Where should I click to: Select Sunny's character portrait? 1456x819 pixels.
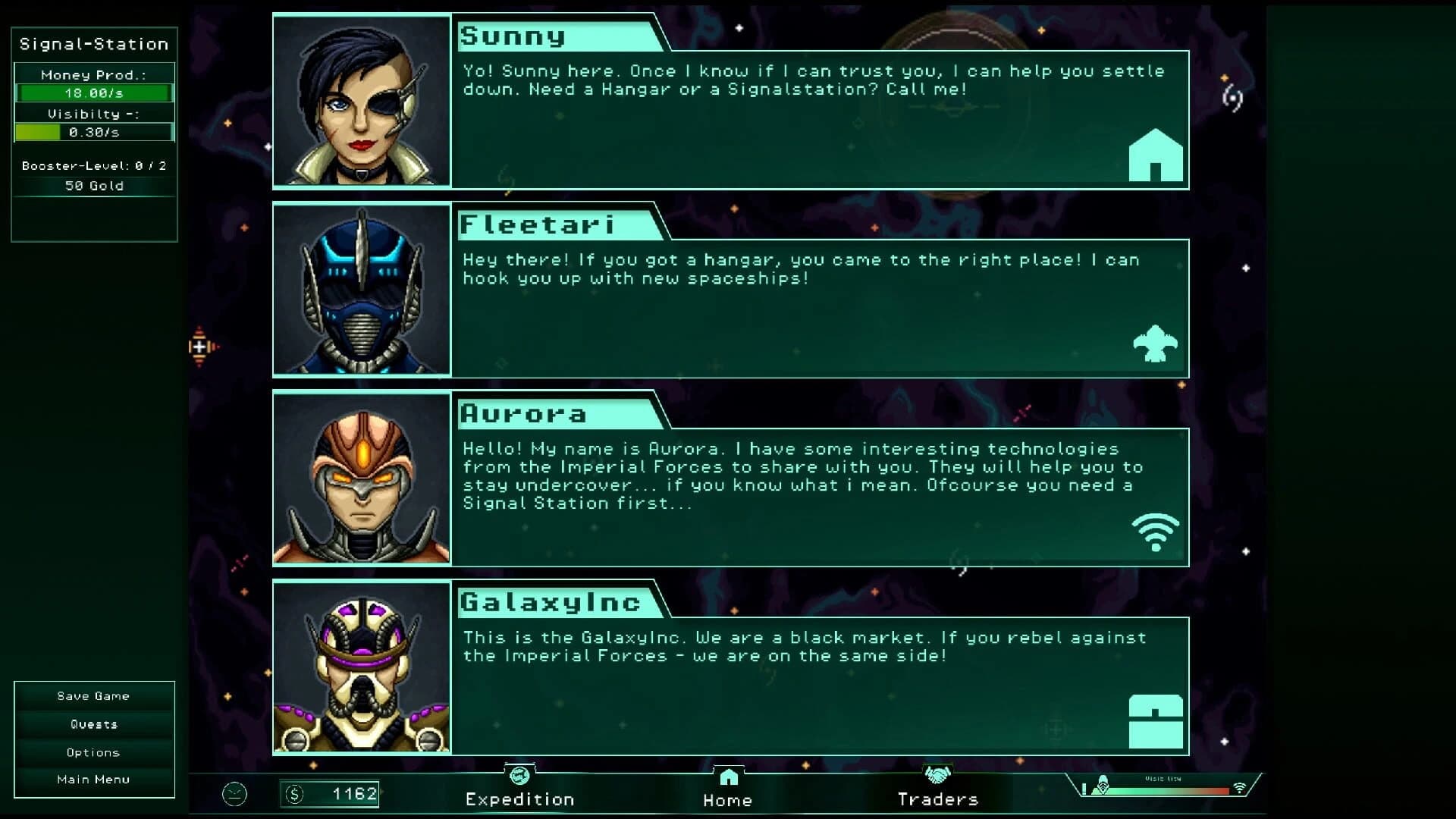(362, 102)
